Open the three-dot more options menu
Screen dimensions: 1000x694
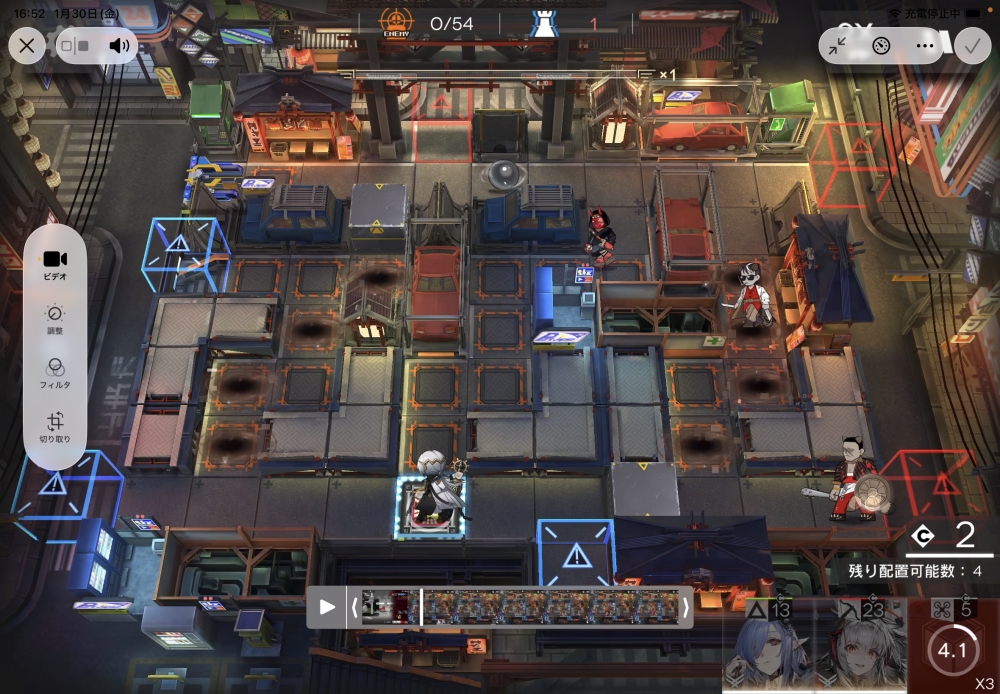tap(924, 45)
